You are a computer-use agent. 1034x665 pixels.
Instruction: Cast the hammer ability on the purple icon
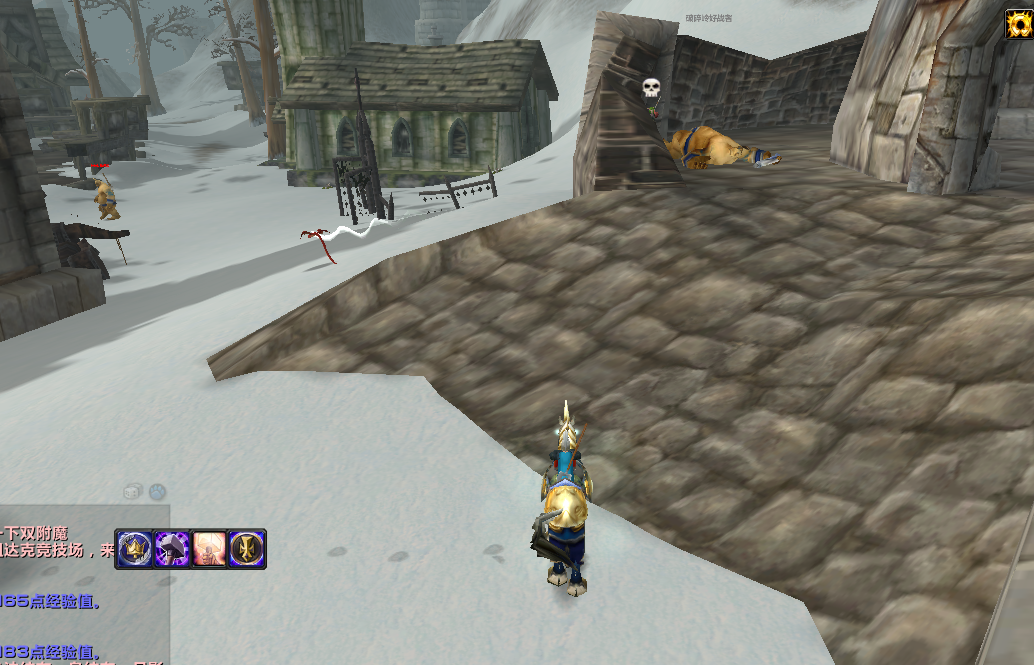pos(172,549)
